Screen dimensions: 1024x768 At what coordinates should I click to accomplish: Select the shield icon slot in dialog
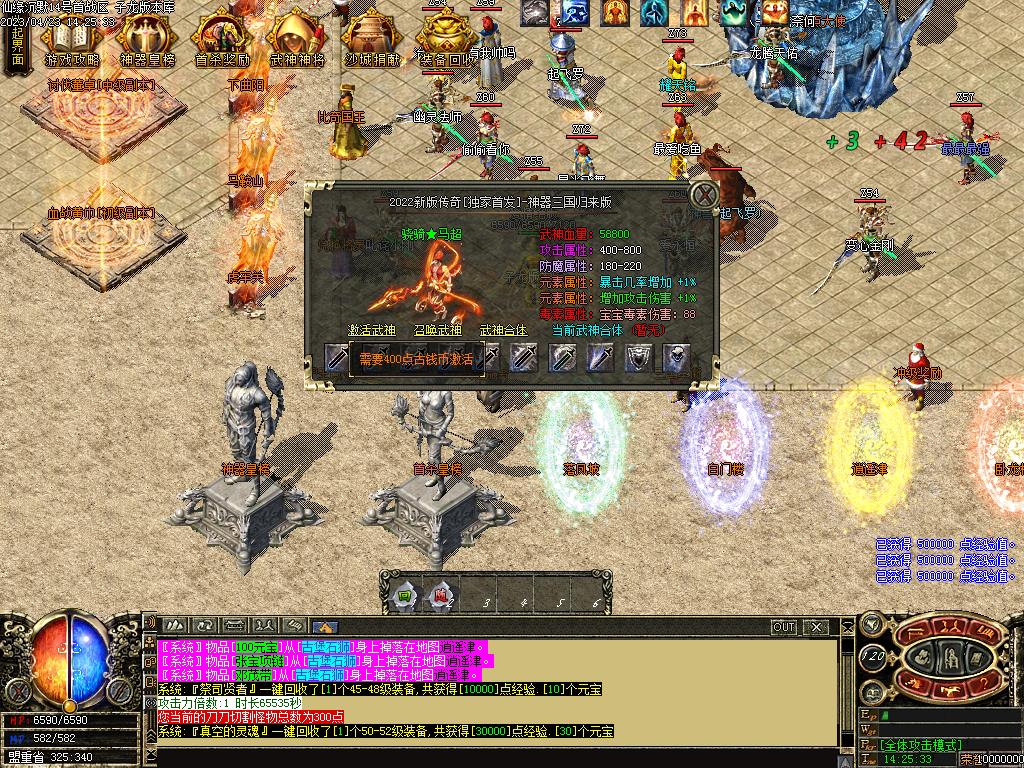638,357
